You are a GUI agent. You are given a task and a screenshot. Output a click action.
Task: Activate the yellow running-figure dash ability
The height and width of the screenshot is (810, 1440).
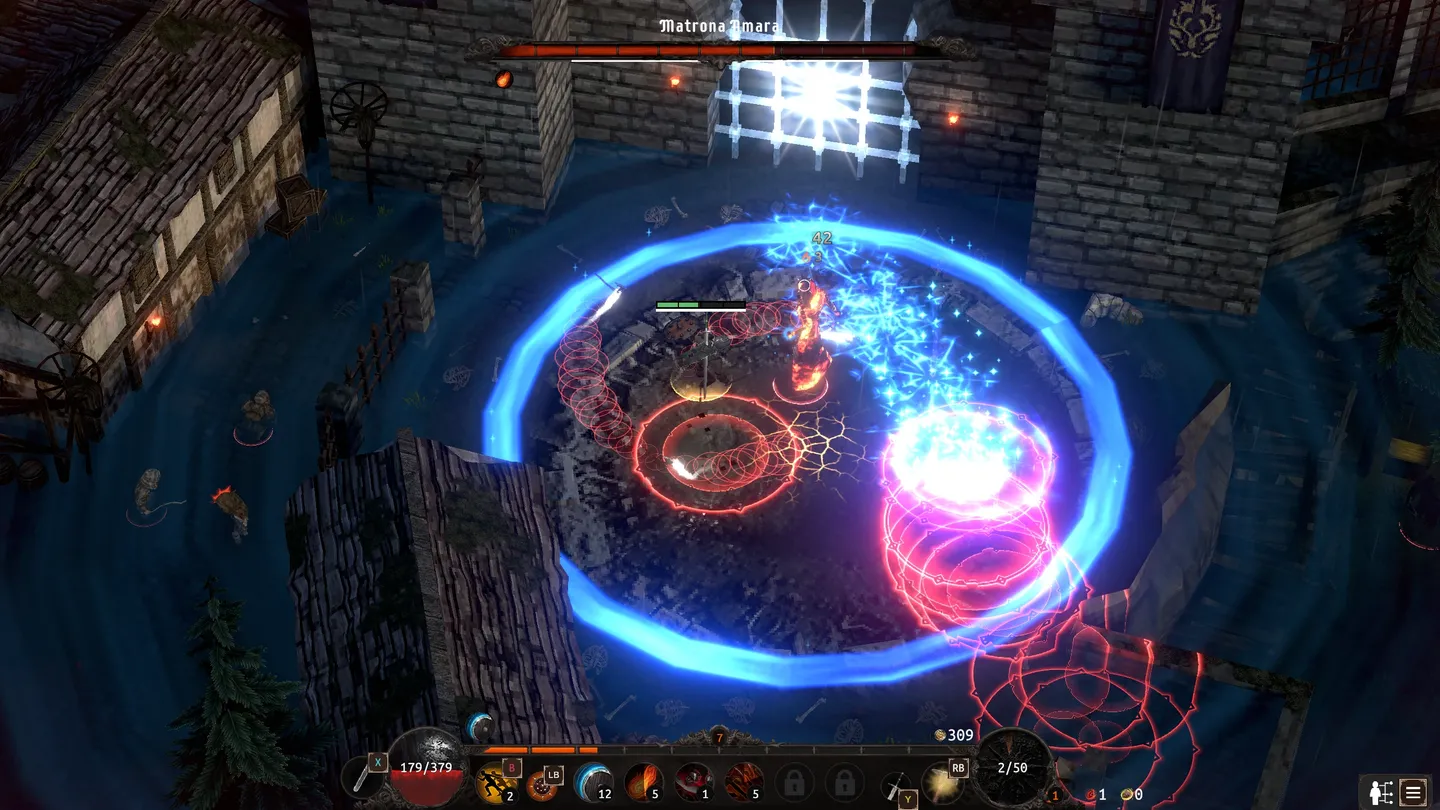coord(495,782)
